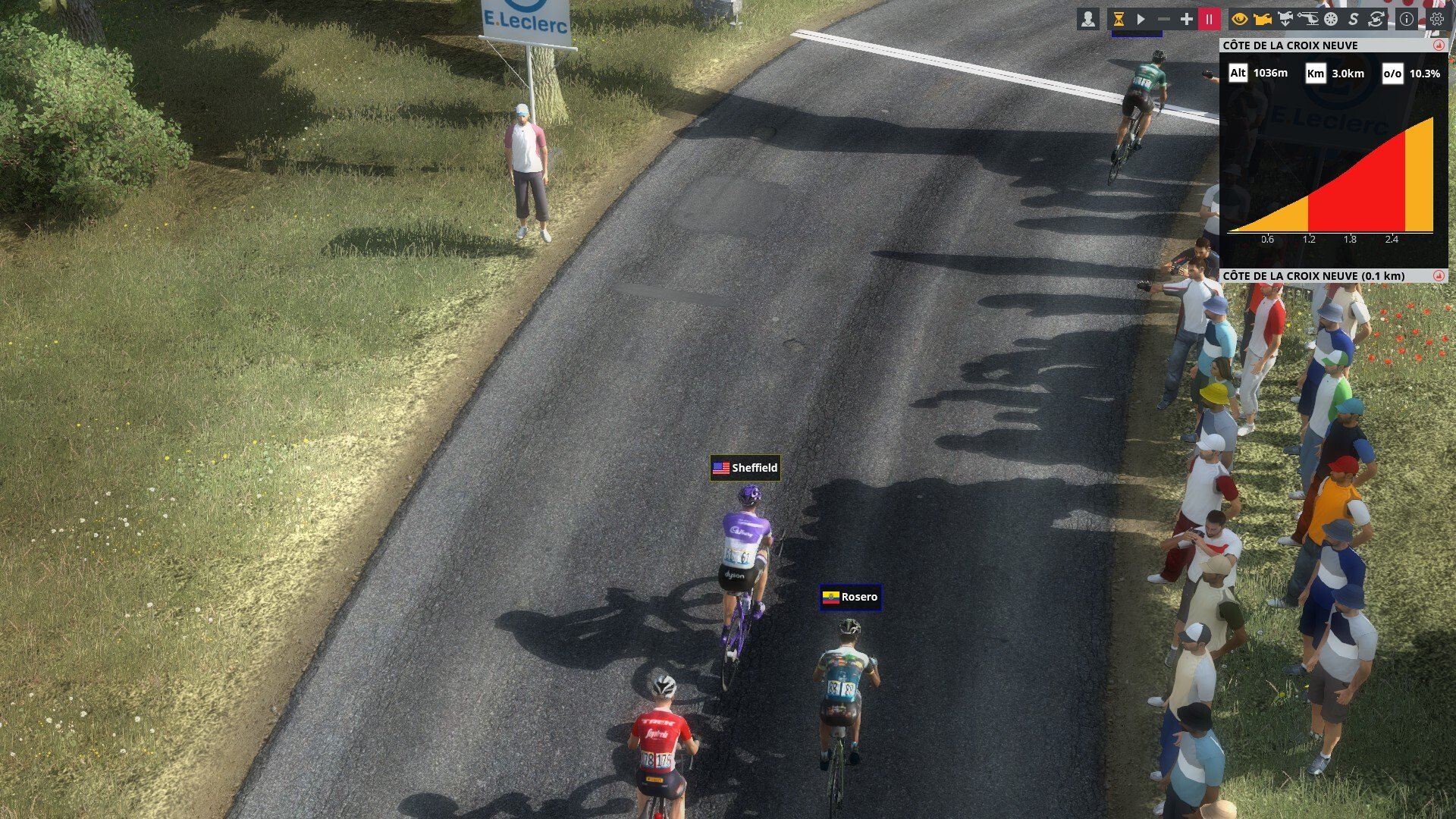1456x819 pixels.
Task: Select the Sheffield rider name tag
Action: point(745,468)
